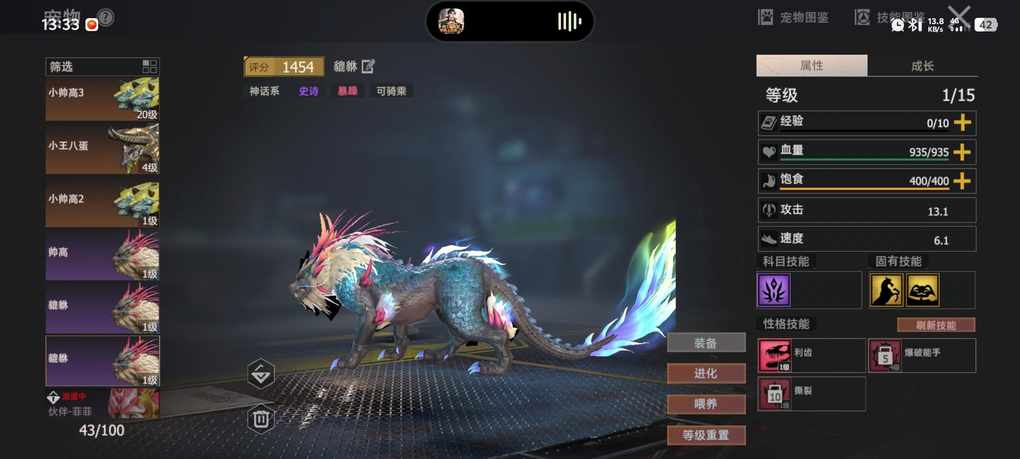Evolve the pet using 进化
The height and width of the screenshot is (459, 1020).
point(706,373)
